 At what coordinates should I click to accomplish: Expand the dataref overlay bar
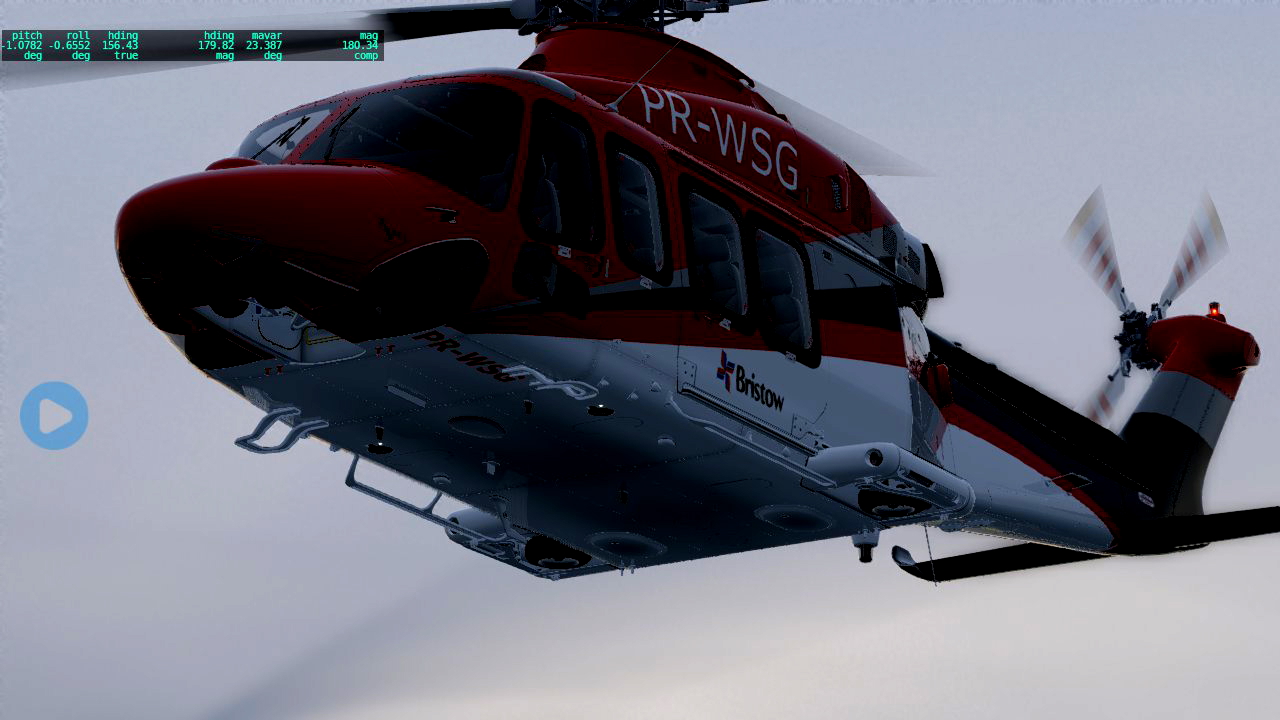pos(190,44)
